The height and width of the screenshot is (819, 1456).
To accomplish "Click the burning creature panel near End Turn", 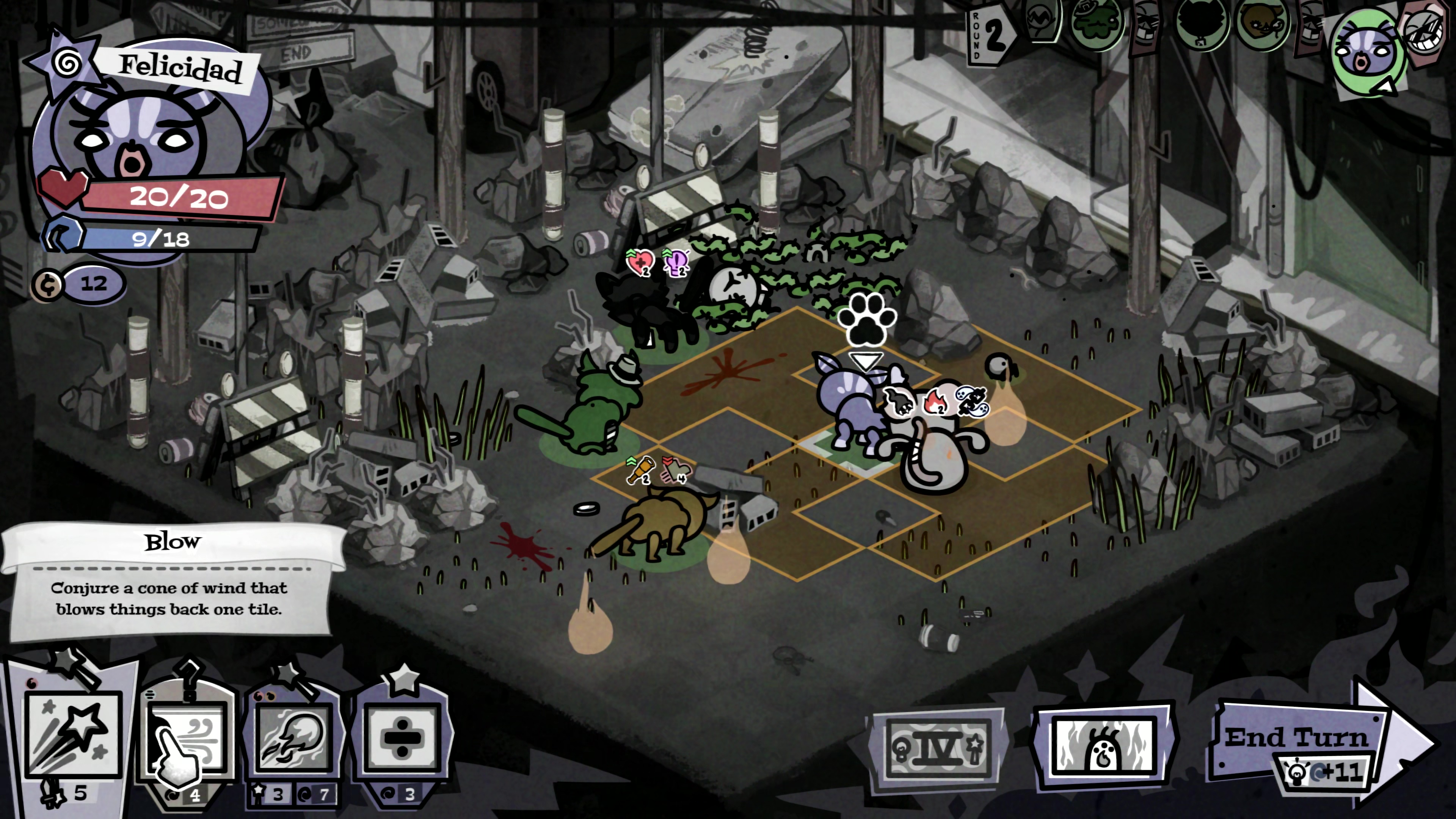I will point(1105,745).
